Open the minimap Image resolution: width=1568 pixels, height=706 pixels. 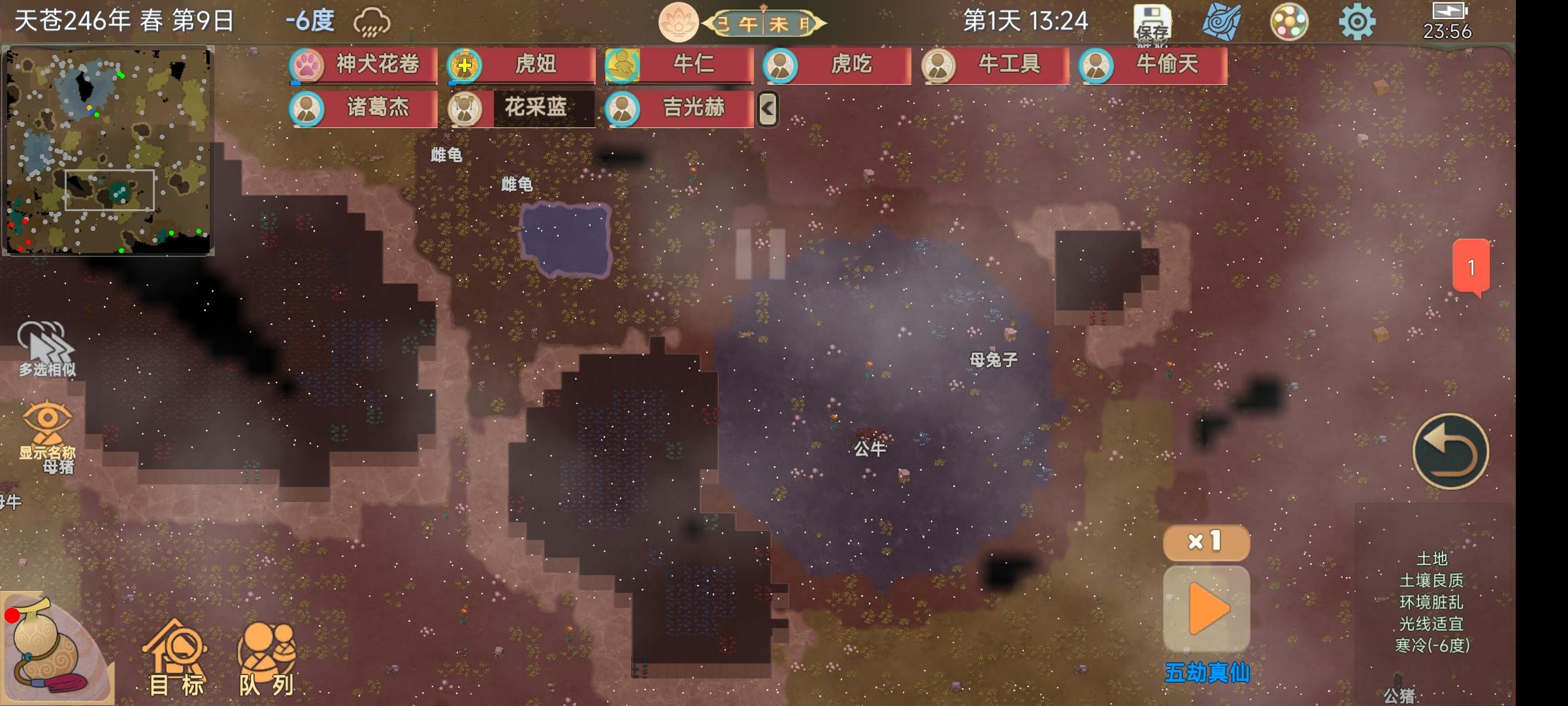coord(108,150)
